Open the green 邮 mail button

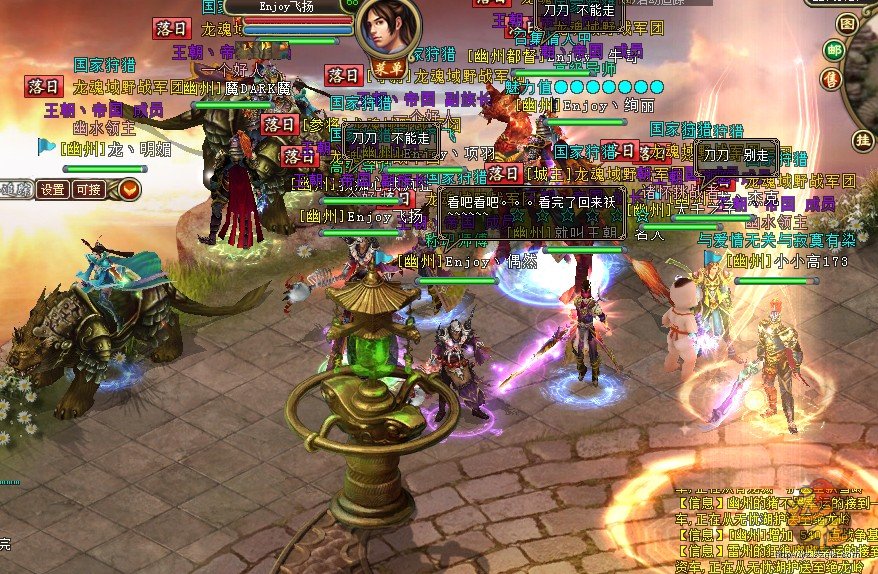tap(833, 50)
